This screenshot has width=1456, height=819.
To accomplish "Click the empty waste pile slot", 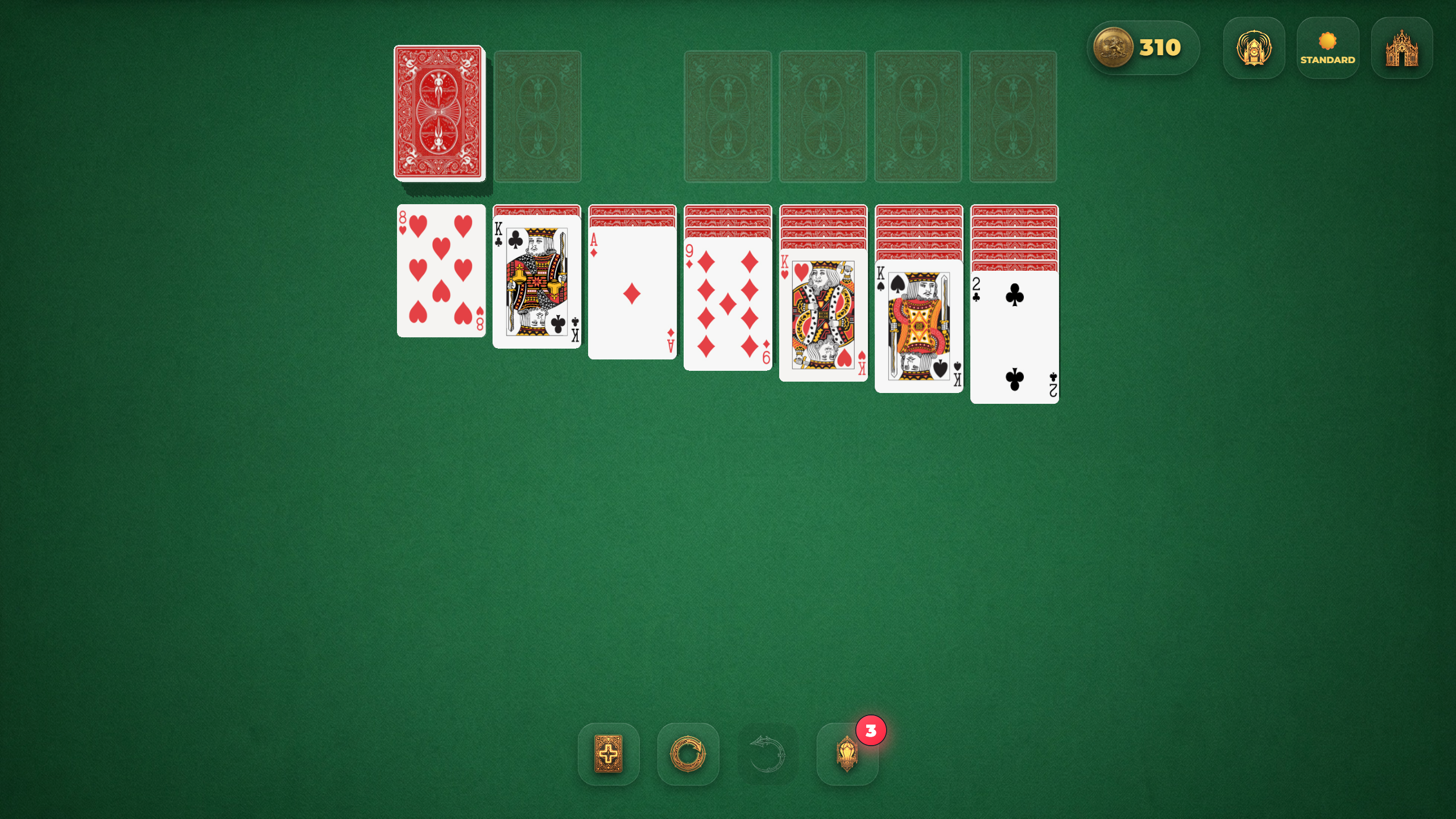I will (x=537, y=115).
